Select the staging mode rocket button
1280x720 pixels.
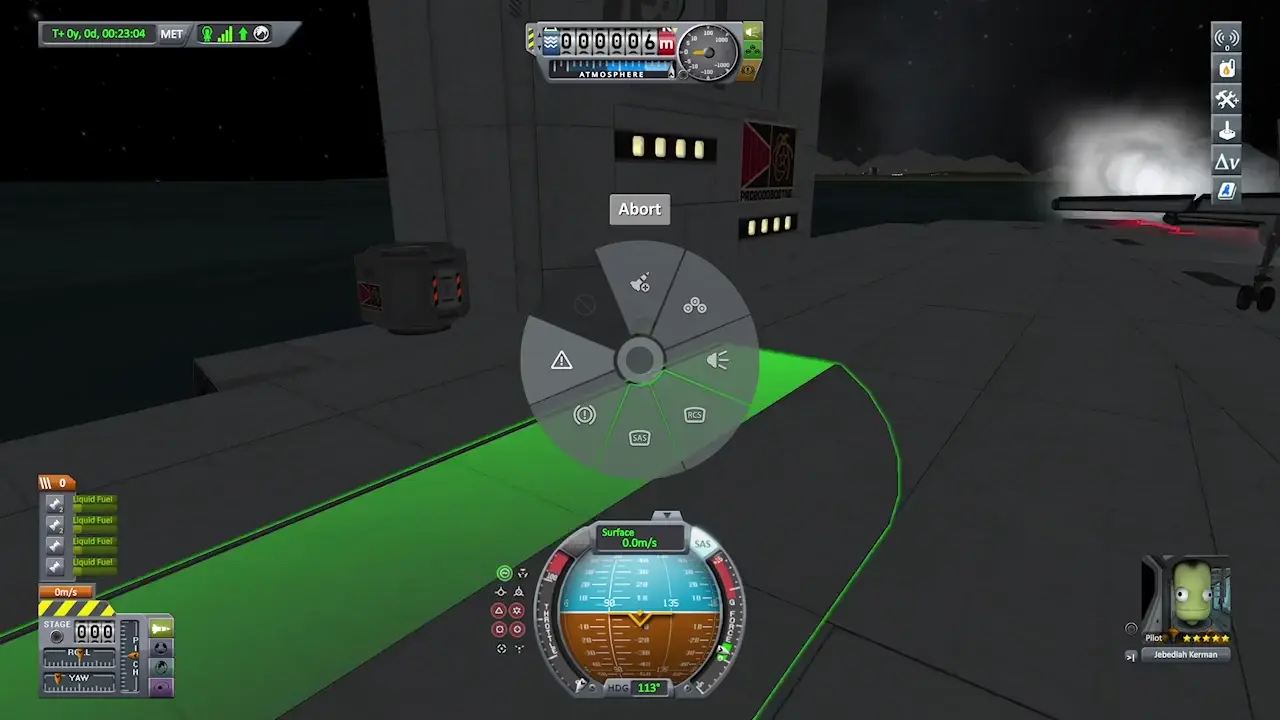tap(160, 628)
